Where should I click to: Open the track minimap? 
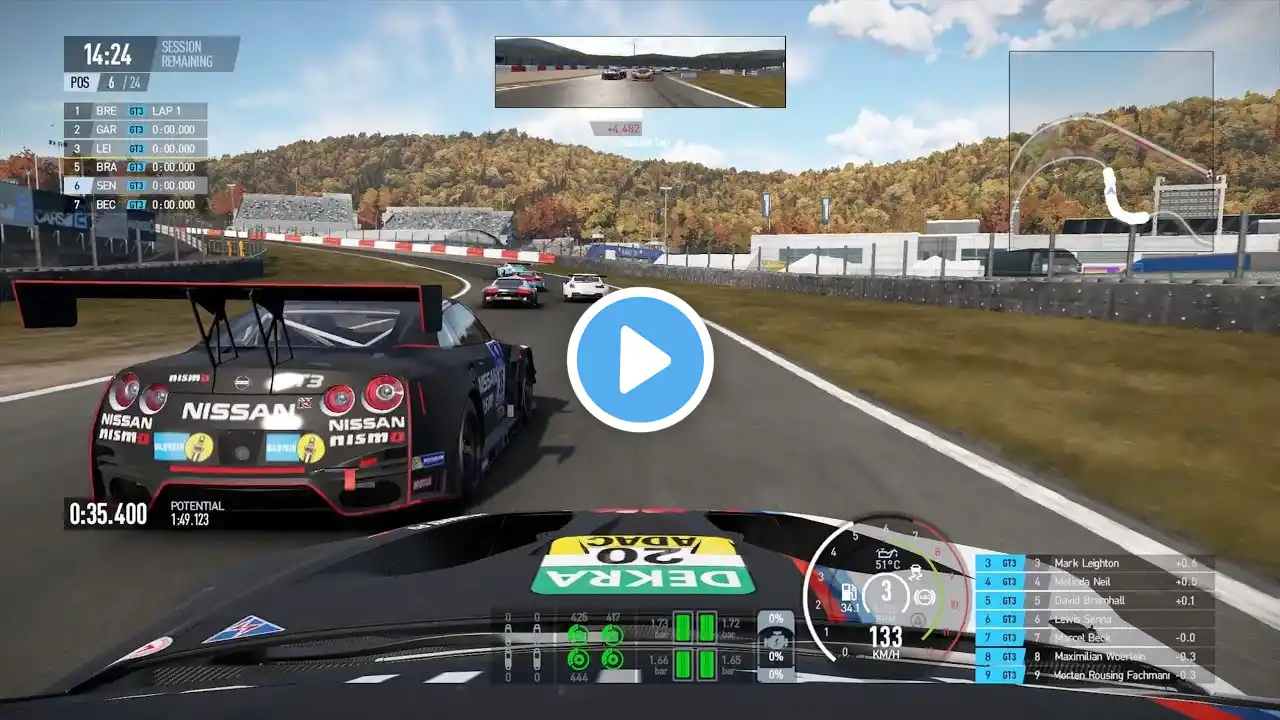point(1110,150)
